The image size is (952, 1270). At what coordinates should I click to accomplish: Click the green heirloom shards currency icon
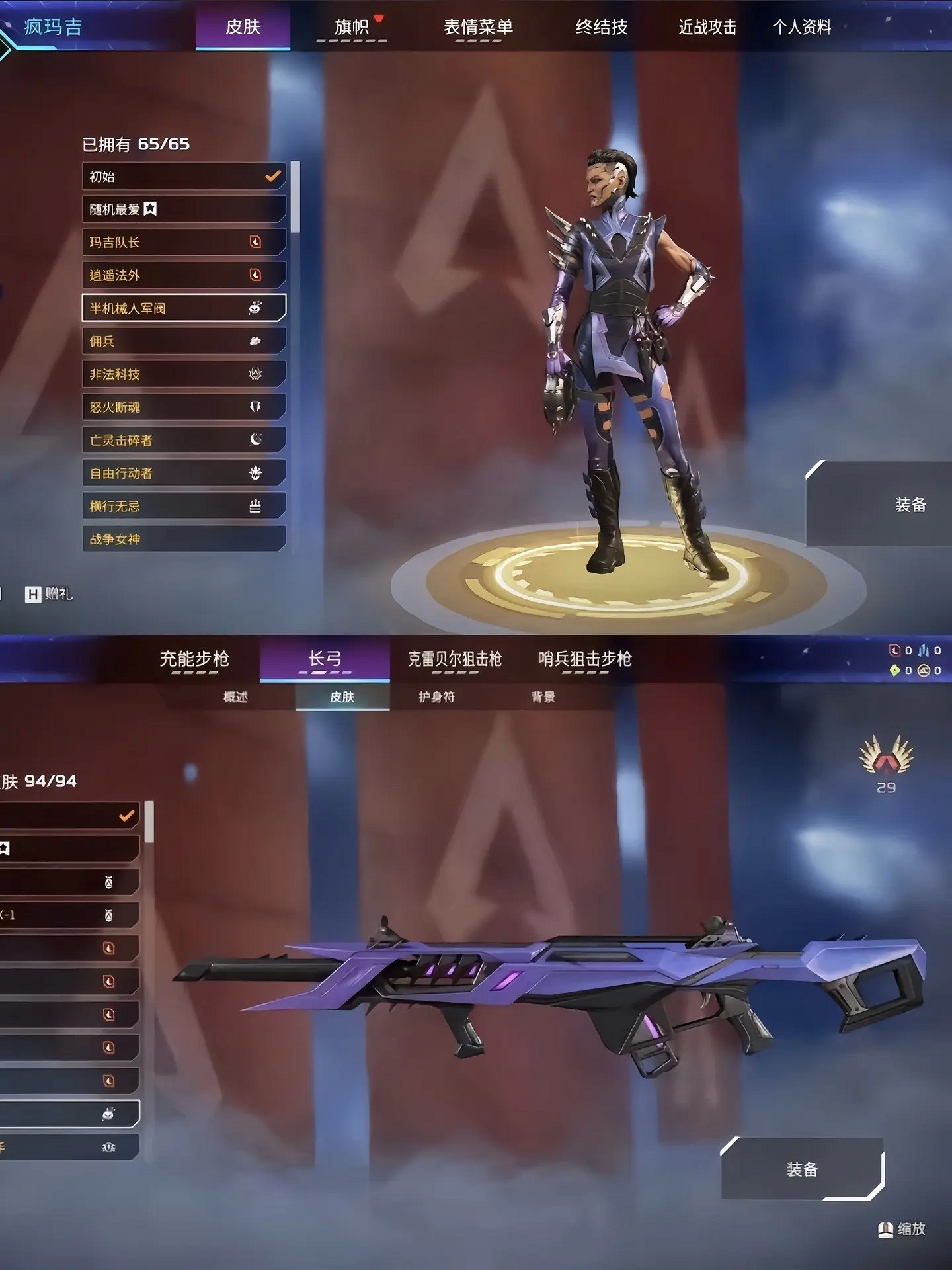(894, 670)
